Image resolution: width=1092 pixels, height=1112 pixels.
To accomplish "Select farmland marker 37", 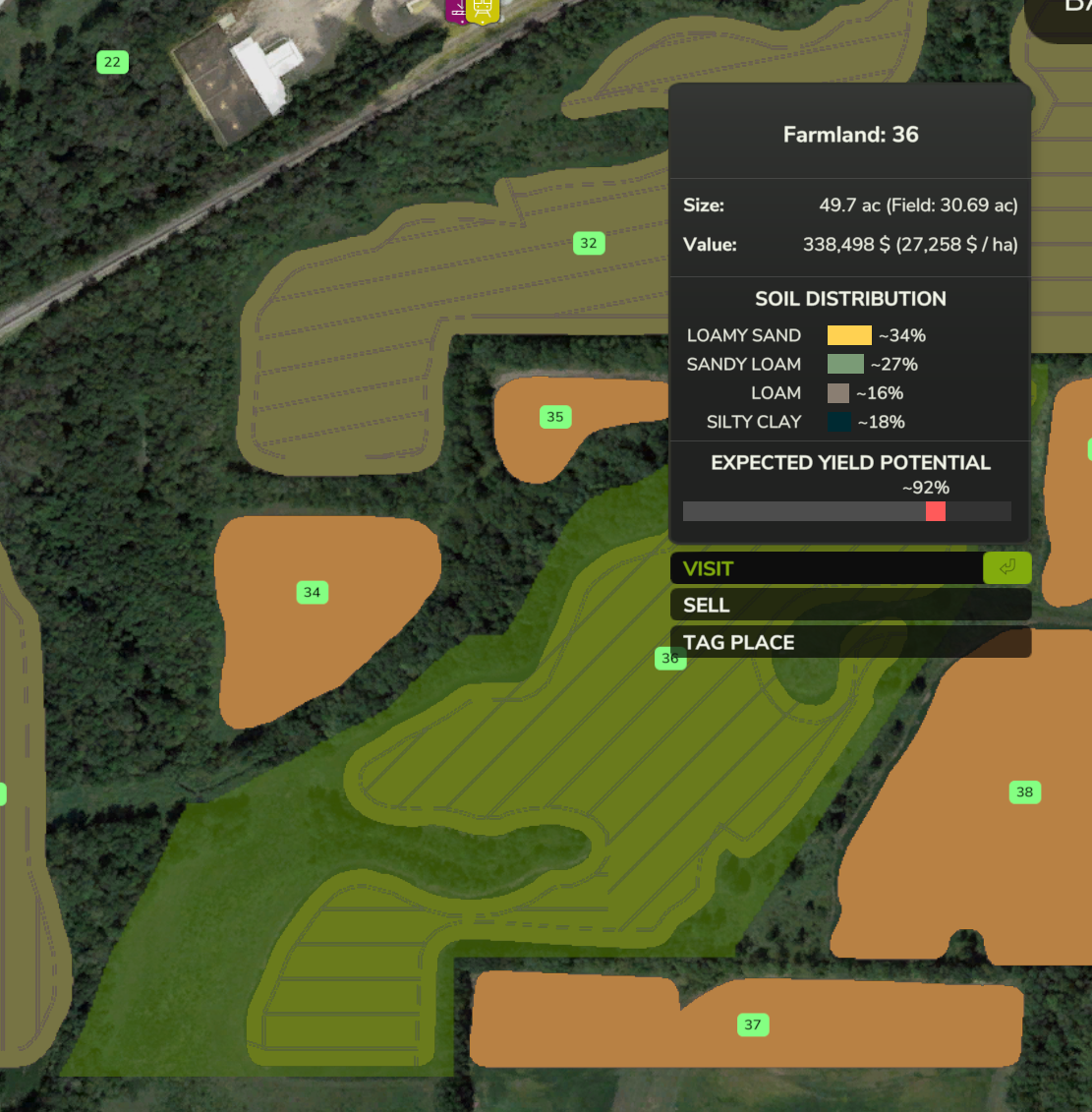I will [753, 1024].
